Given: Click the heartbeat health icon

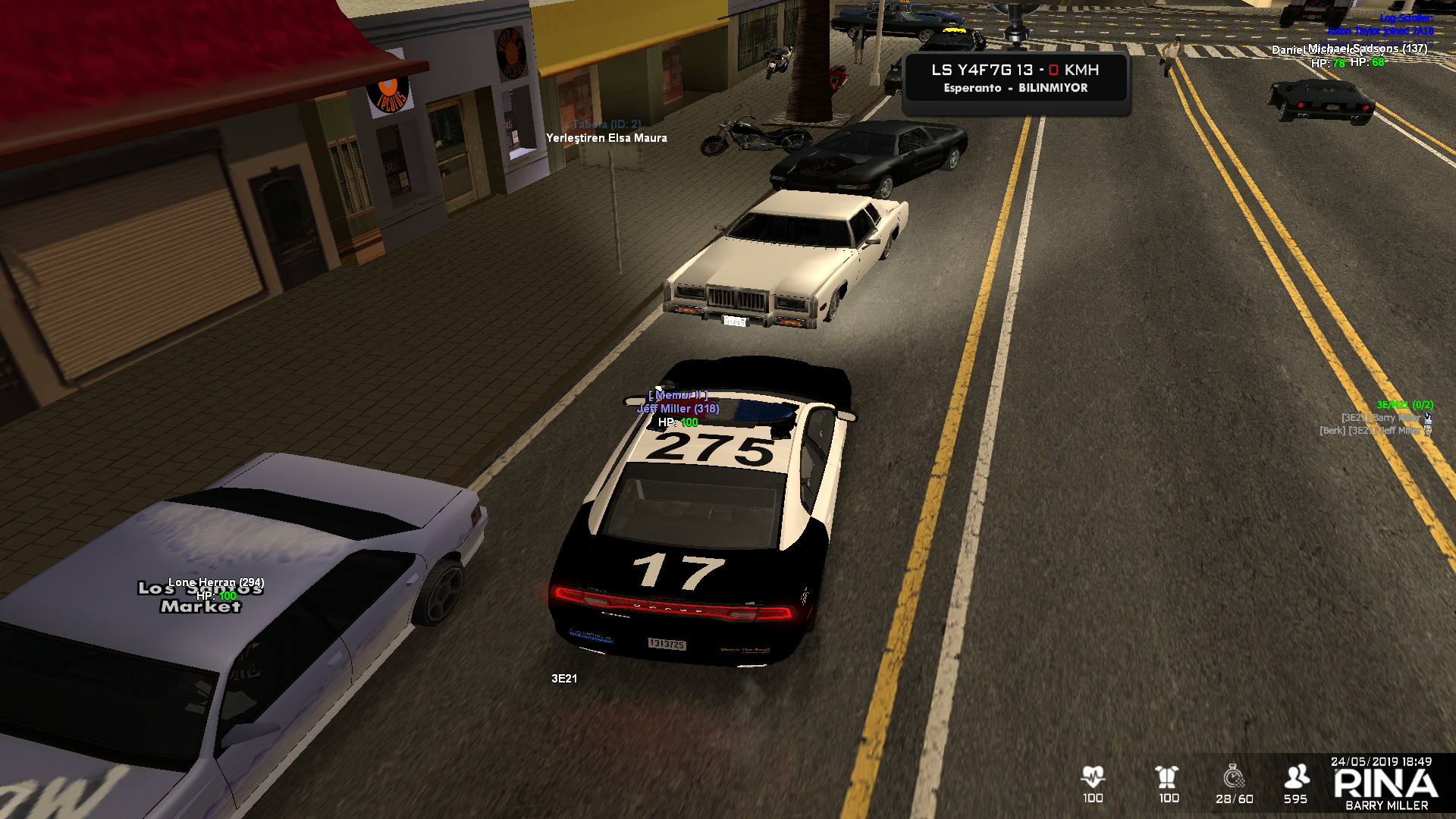Looking at the screenshot, I should 1093,777.
